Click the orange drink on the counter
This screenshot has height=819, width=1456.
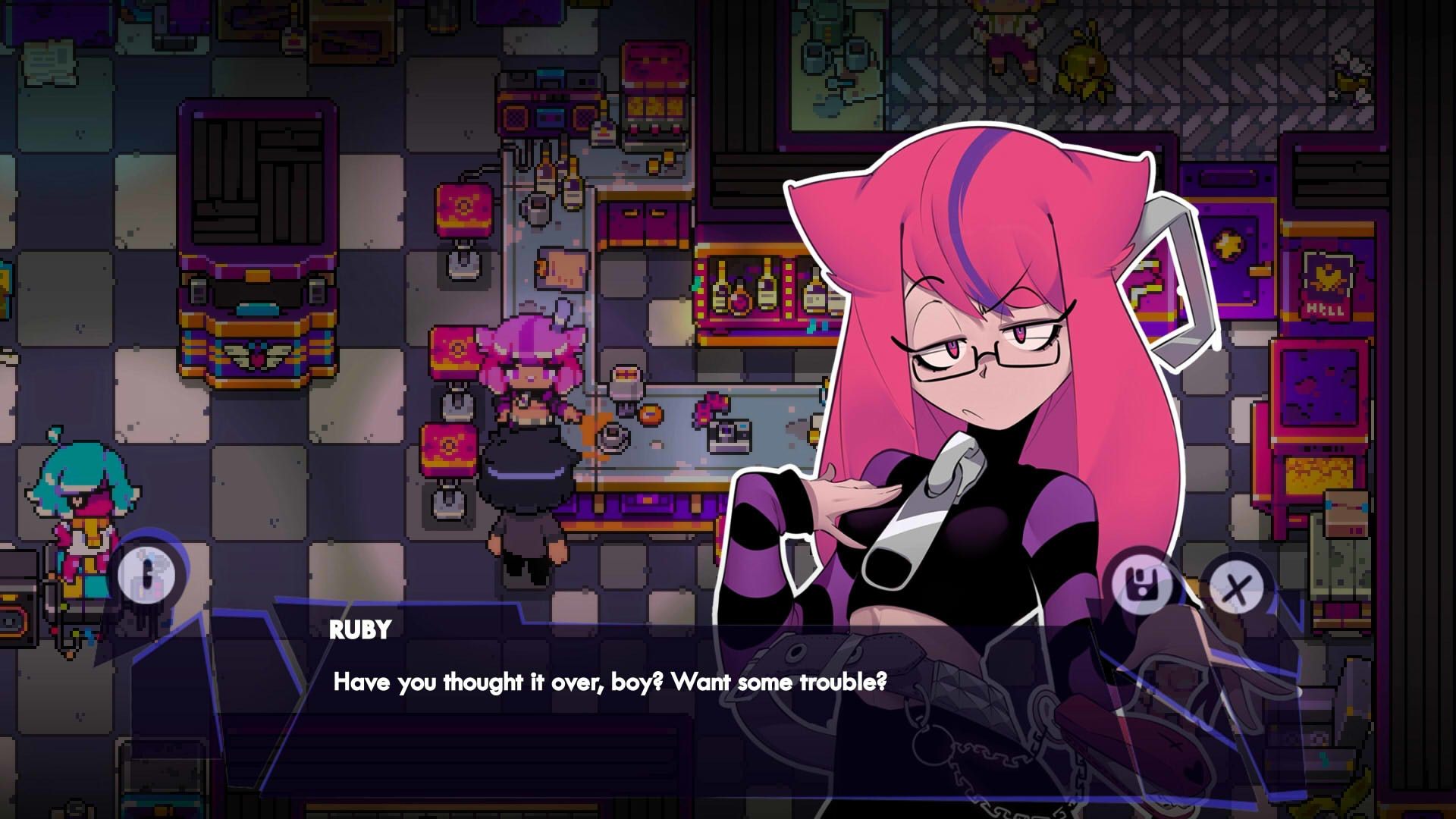pos(650,414)
